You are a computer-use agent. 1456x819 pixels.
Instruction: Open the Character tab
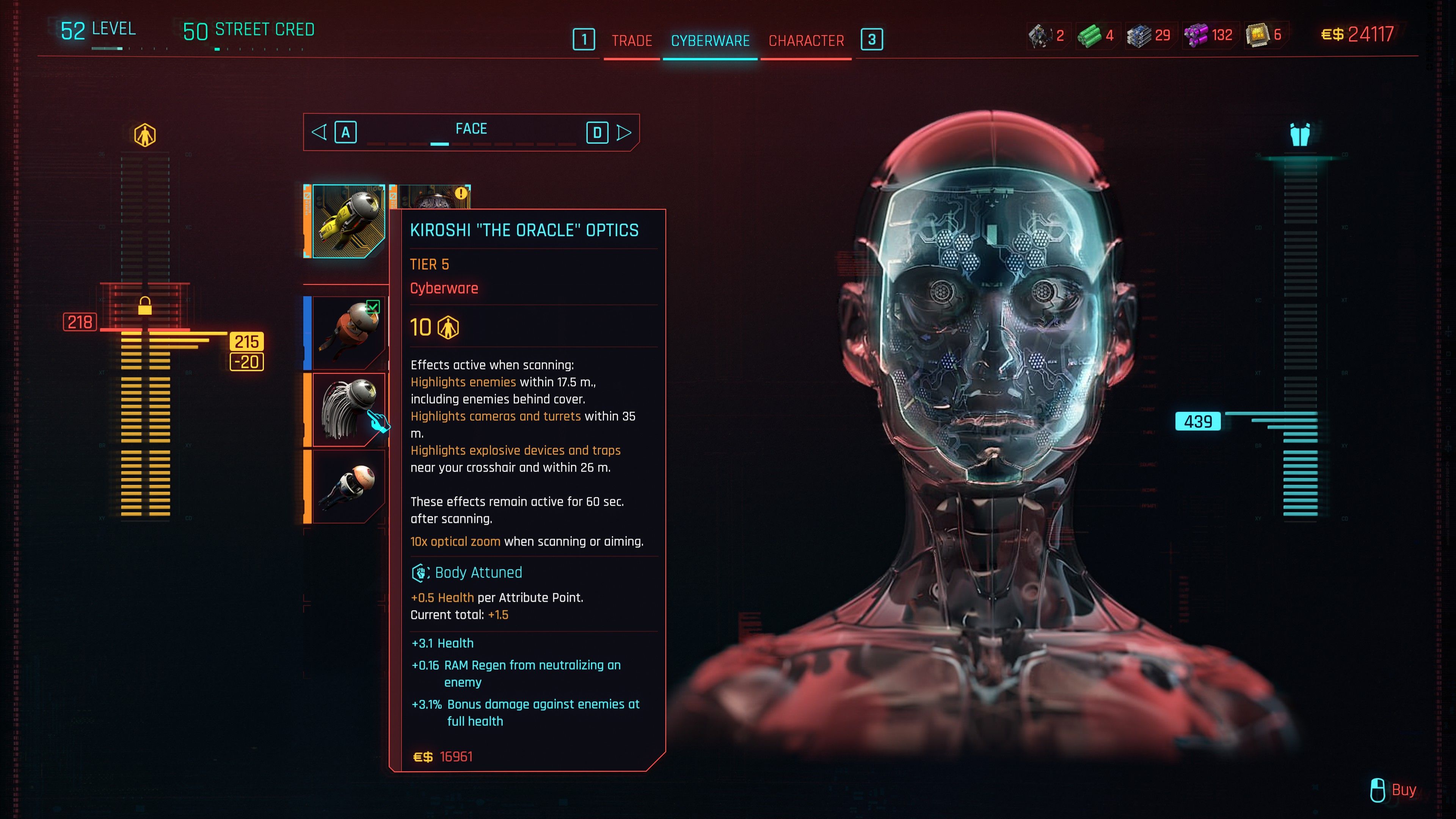pos(806,41)
